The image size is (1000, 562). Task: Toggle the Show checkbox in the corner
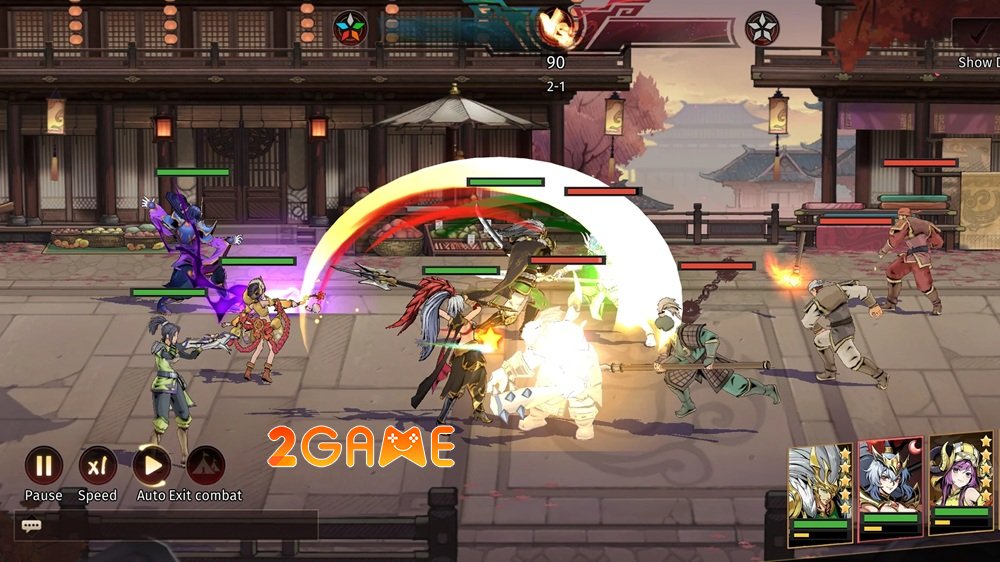point(975,34)
